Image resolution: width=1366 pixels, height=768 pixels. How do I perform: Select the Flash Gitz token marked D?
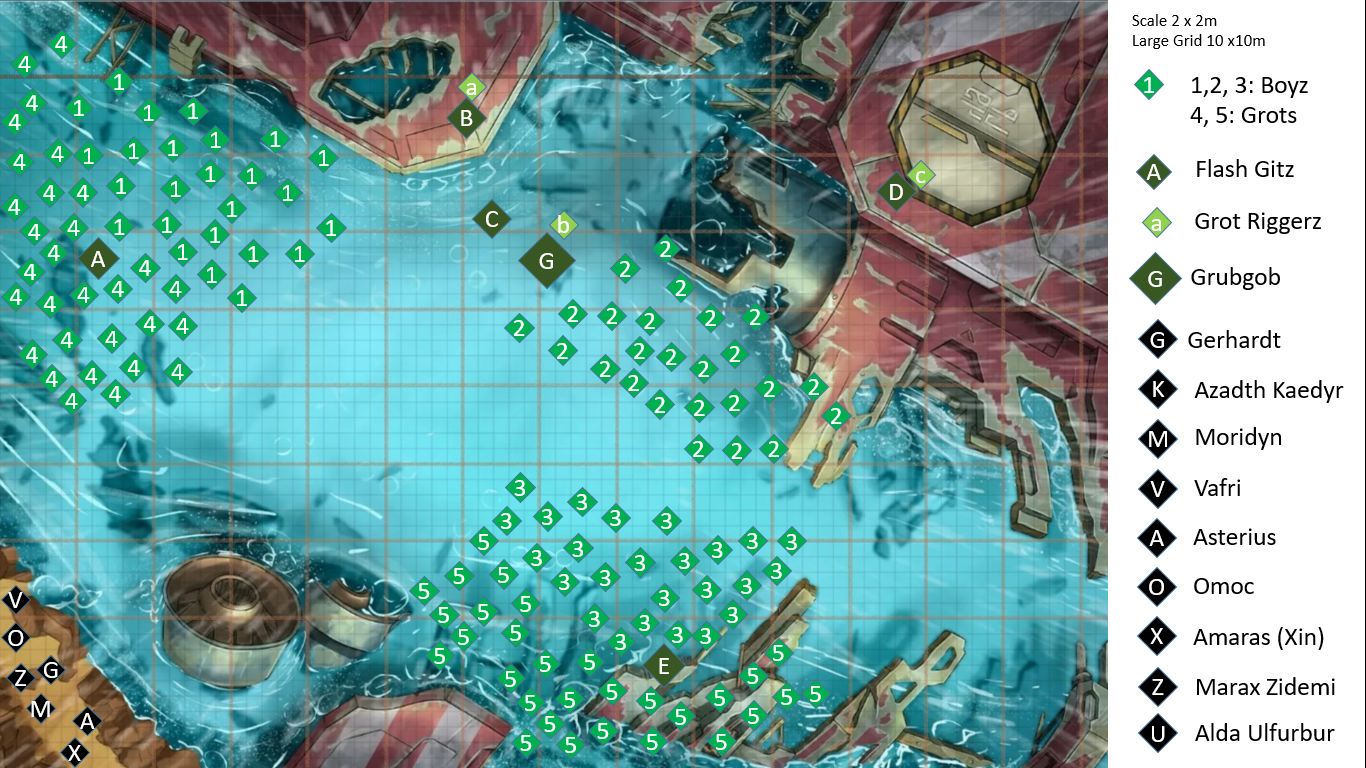point(896,191)
